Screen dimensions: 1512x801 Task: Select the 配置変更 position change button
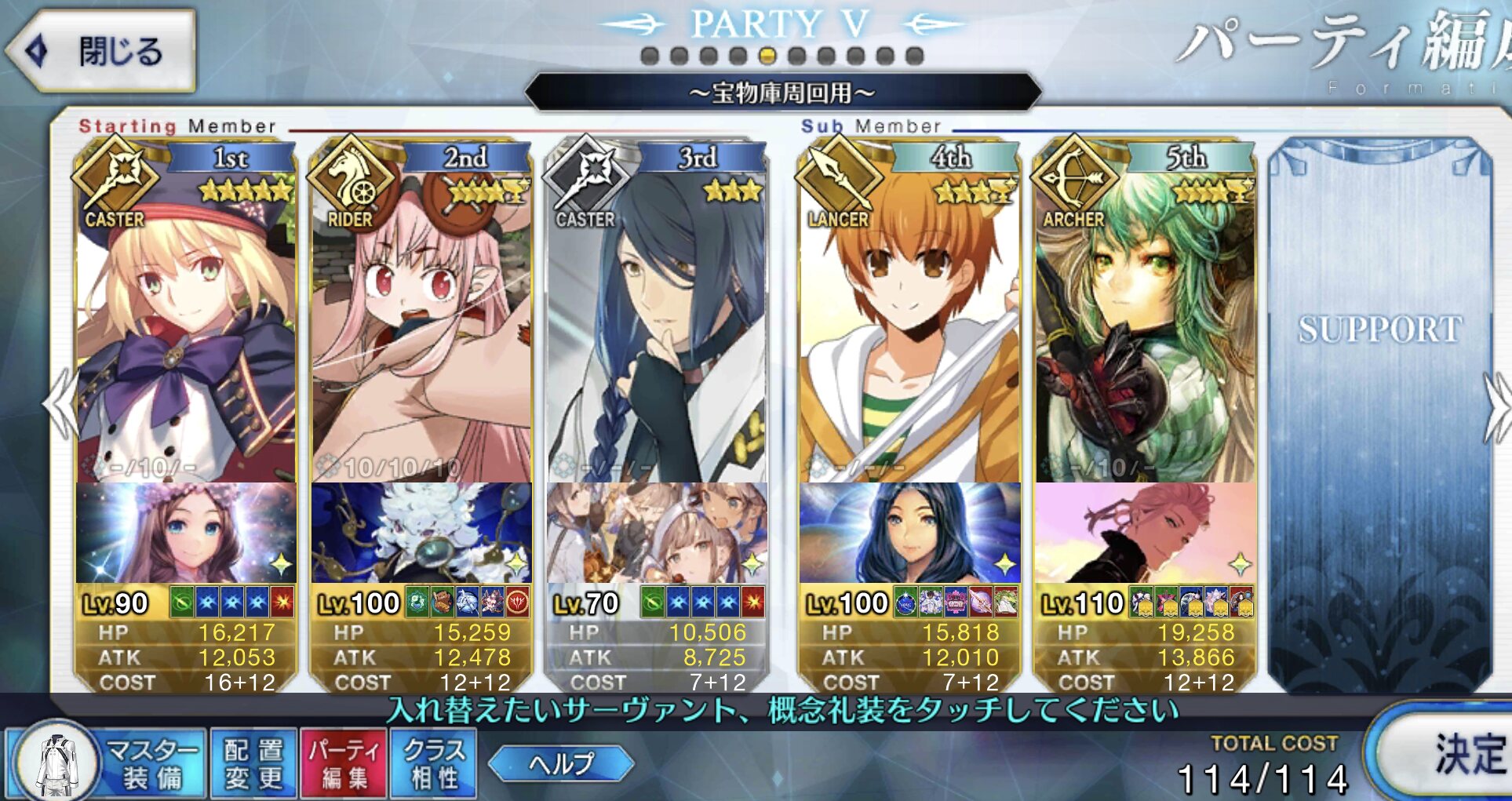click(253, 763)
